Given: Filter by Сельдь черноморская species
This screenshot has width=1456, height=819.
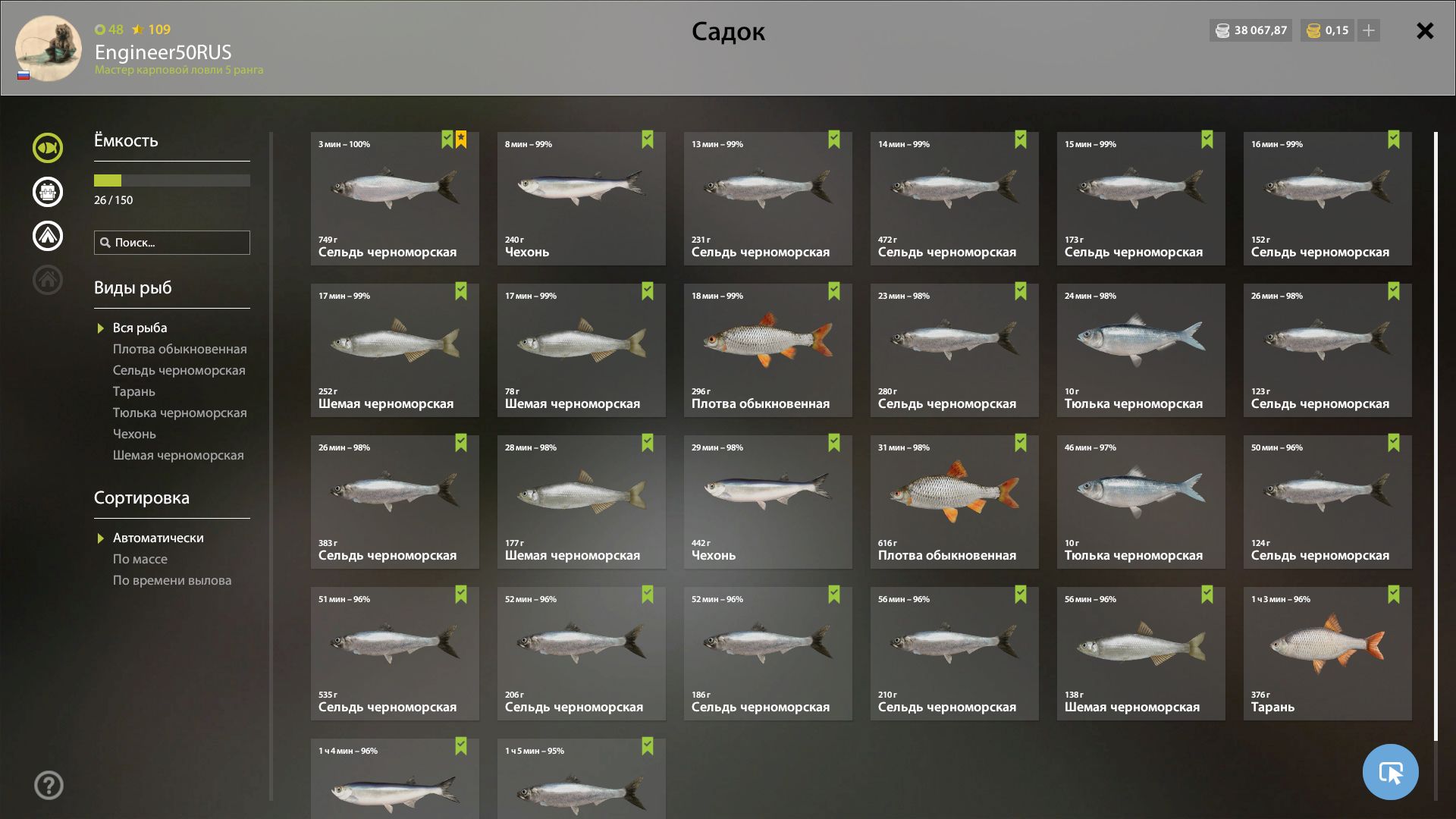Looking at the screenshot, I should tap(179, 371).
